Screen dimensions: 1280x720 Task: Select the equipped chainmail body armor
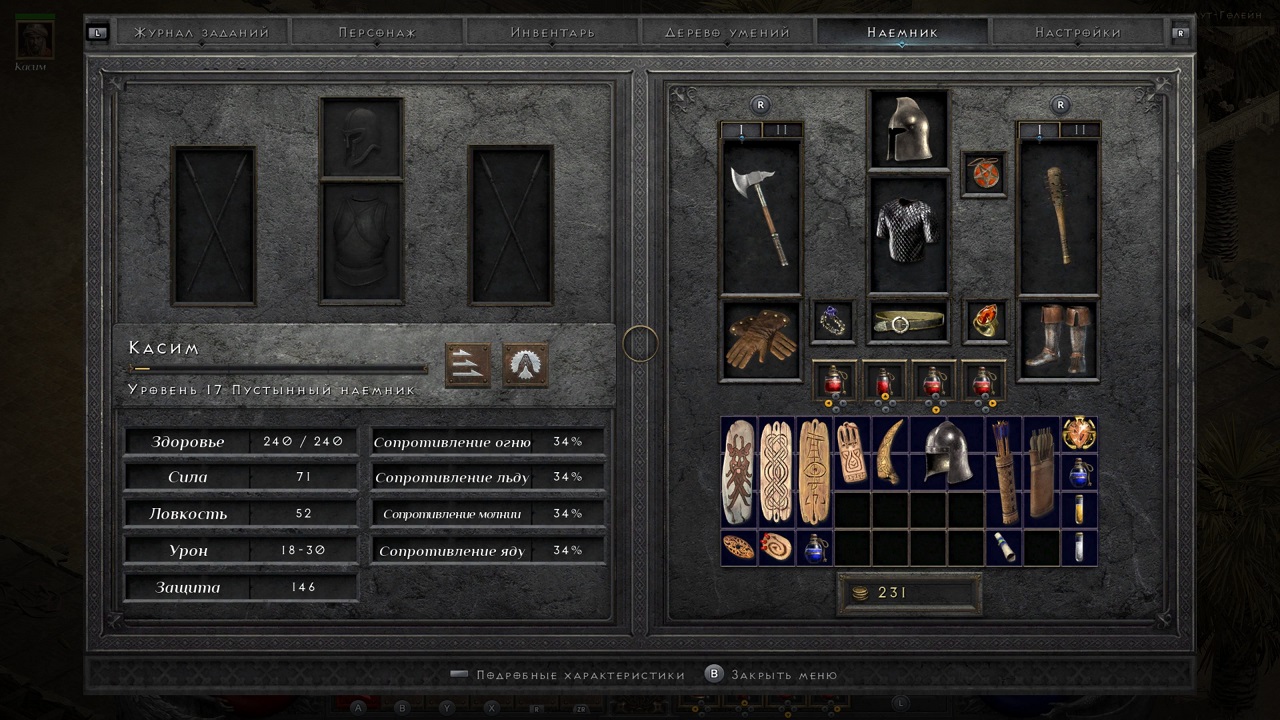(x=908, y=234)
